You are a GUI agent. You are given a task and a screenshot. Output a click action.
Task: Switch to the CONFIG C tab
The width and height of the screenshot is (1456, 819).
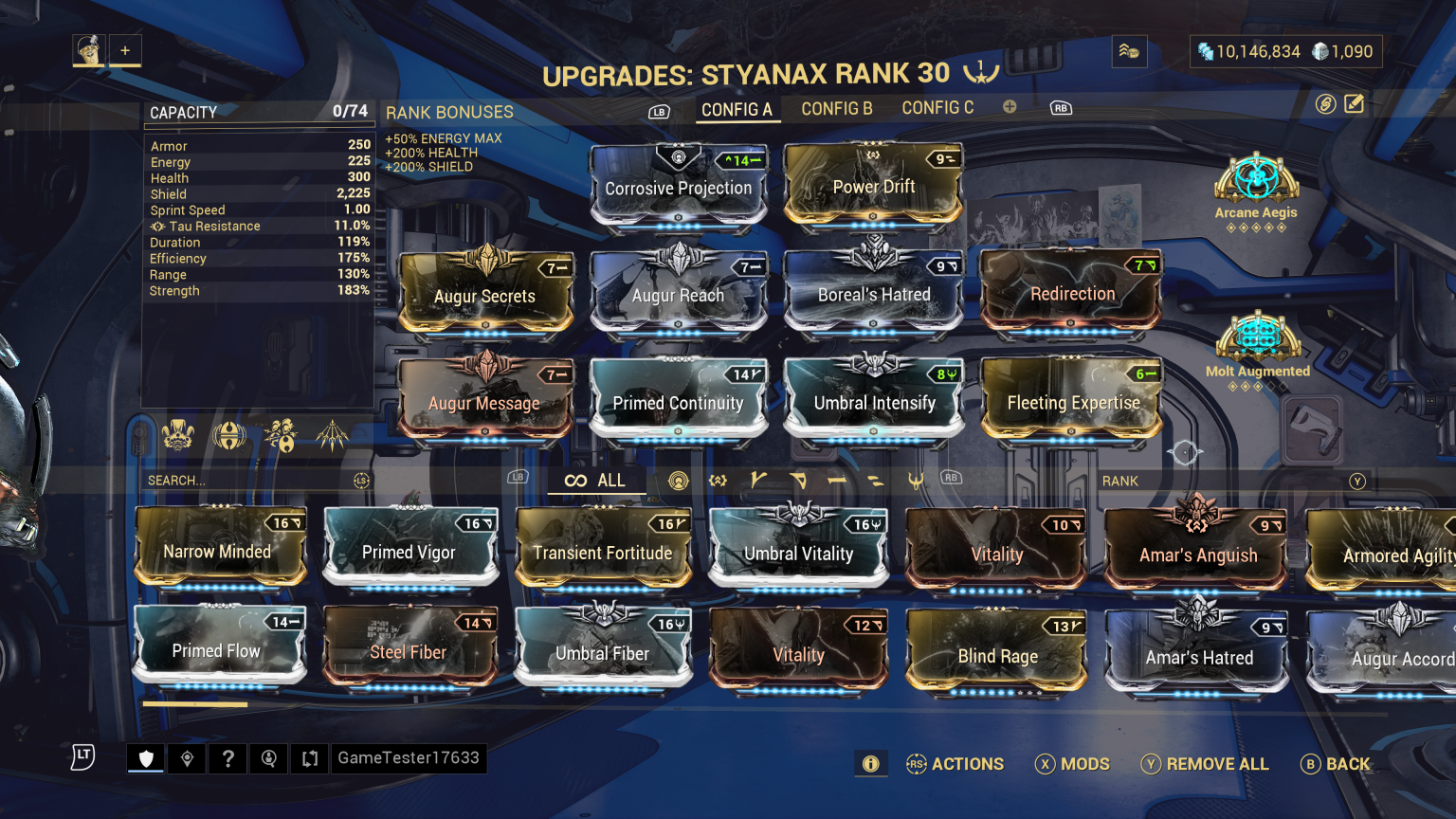pos(937,107)
